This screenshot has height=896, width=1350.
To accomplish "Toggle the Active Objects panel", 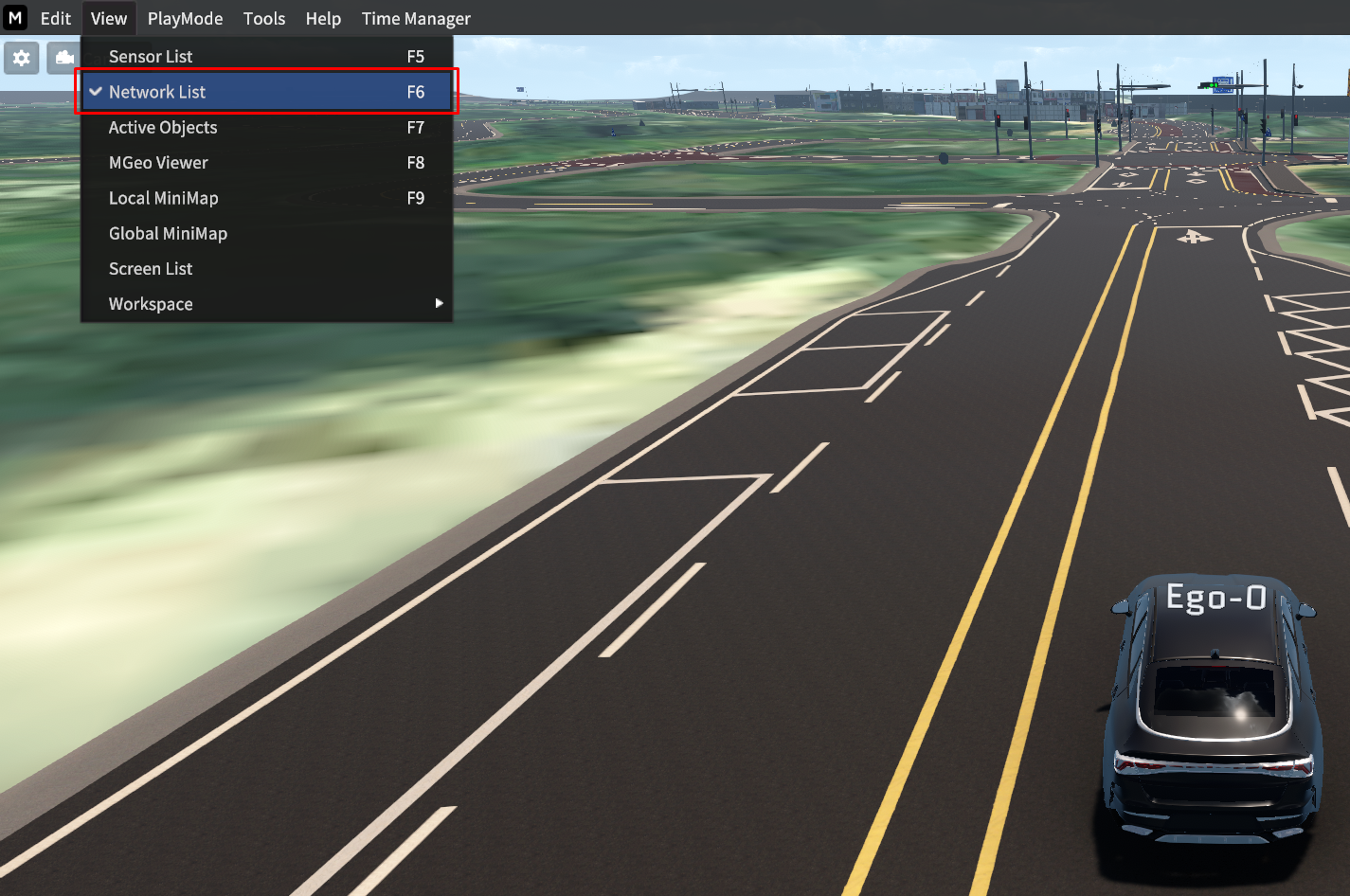I will 163,127.
